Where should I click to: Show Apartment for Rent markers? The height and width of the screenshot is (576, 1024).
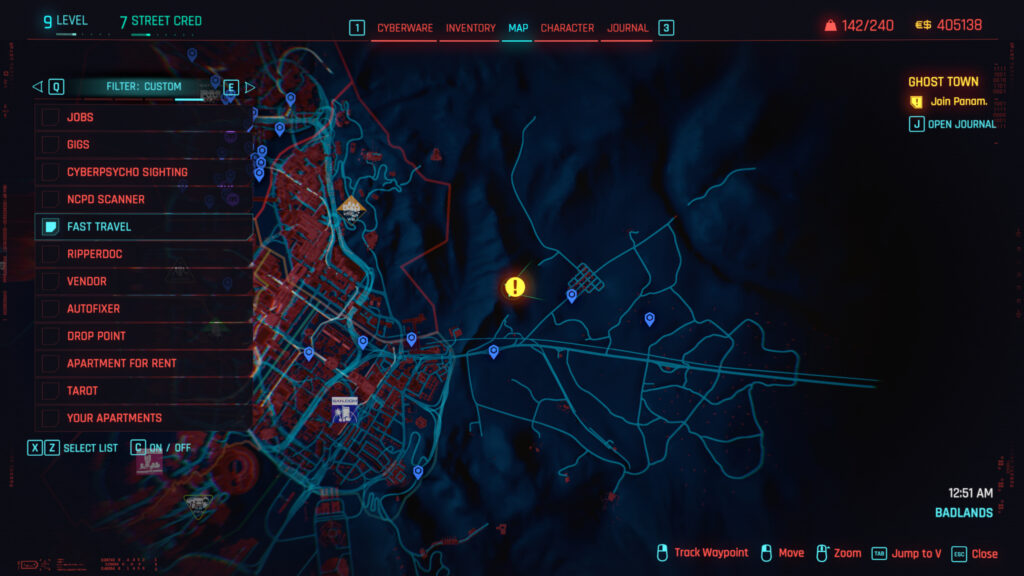[51, 363]
